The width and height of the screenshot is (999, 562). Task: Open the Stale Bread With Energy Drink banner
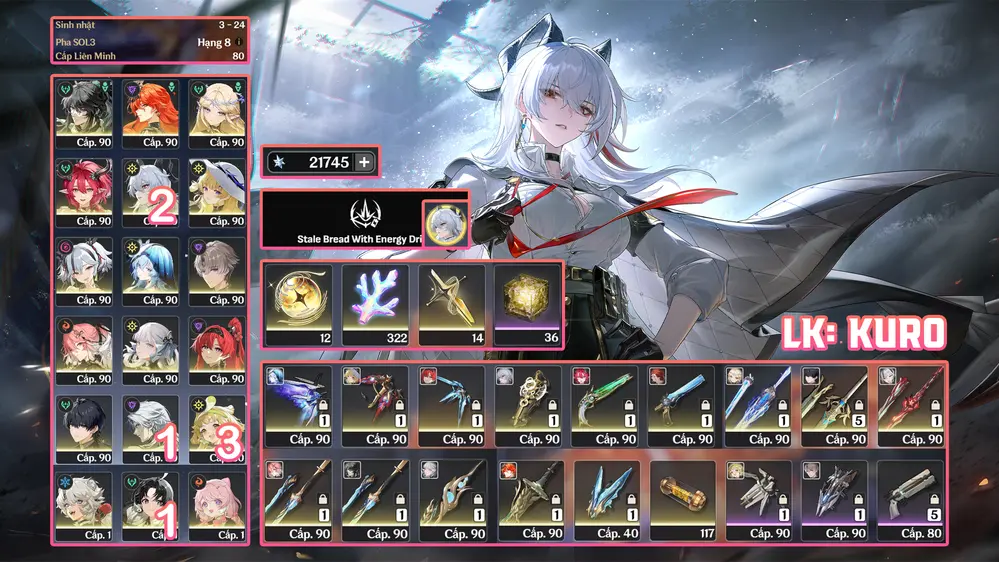coord(341,220)
